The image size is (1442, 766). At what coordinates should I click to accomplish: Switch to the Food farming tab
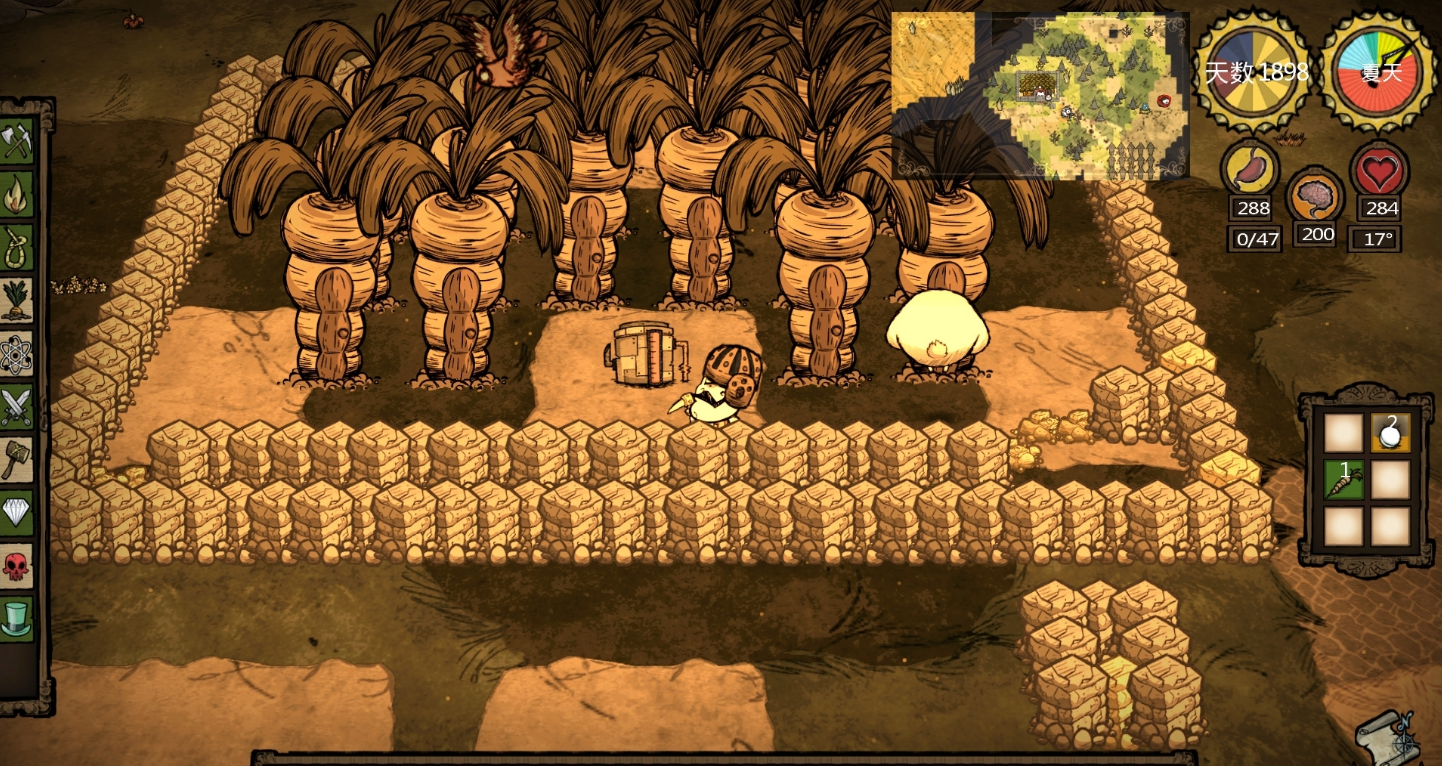[17, 301]
